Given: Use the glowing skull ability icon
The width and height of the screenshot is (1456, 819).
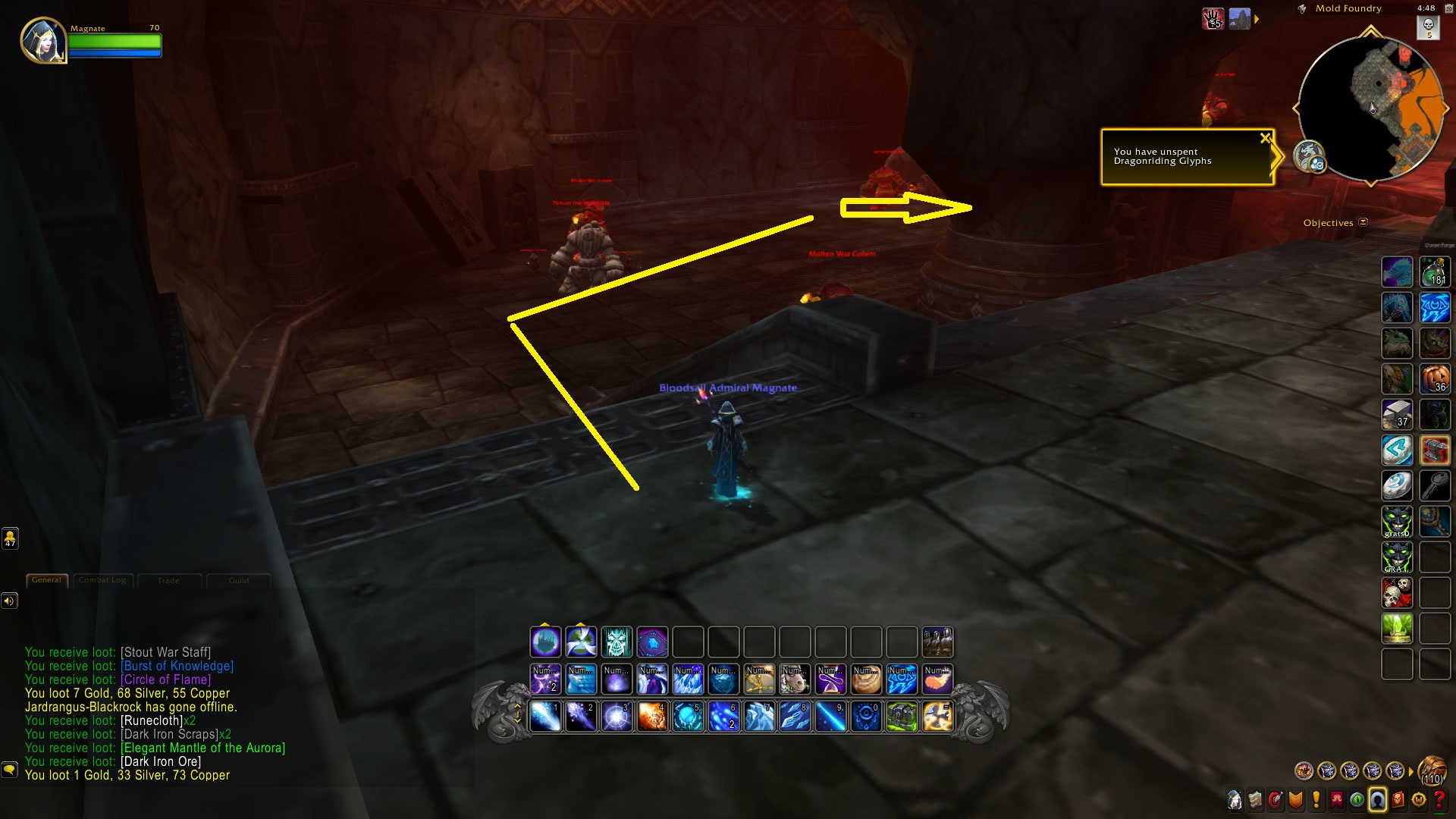Looking at the screenshot, I should [x=617, y=642].
